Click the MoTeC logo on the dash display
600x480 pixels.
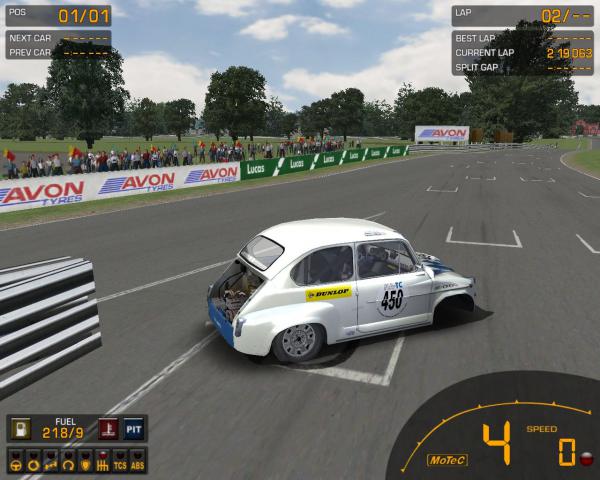coord(447,460)
